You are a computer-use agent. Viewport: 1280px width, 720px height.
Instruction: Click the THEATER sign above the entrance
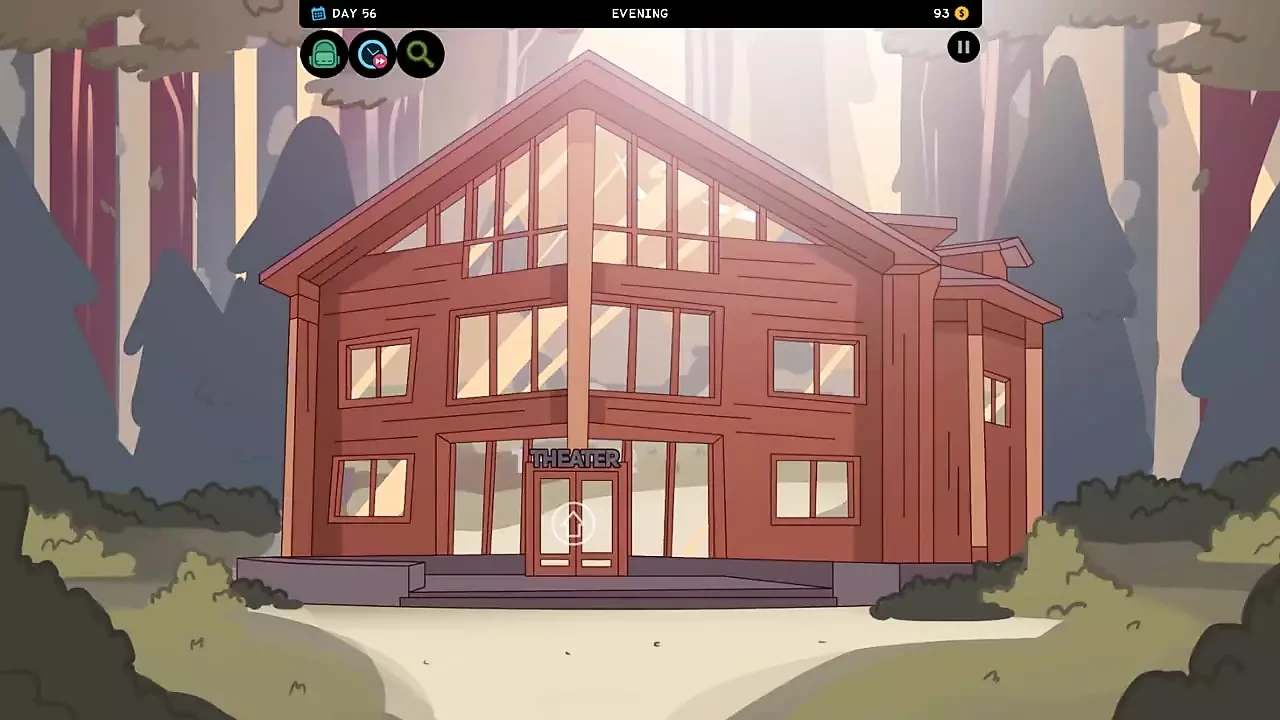[x=574, y=459]
